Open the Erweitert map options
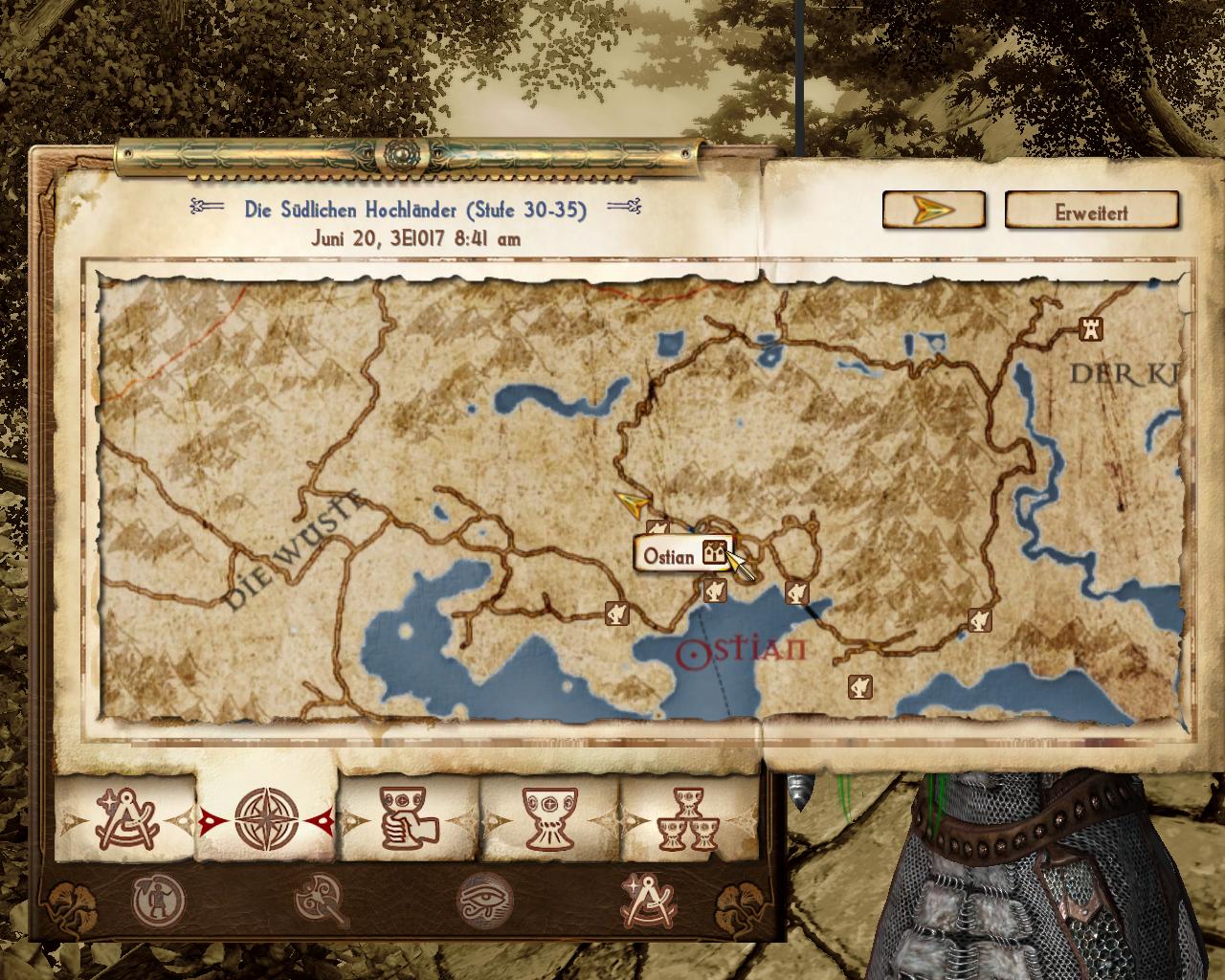The width and height of the screenshot is (1225, 980). click(1091, 212)
